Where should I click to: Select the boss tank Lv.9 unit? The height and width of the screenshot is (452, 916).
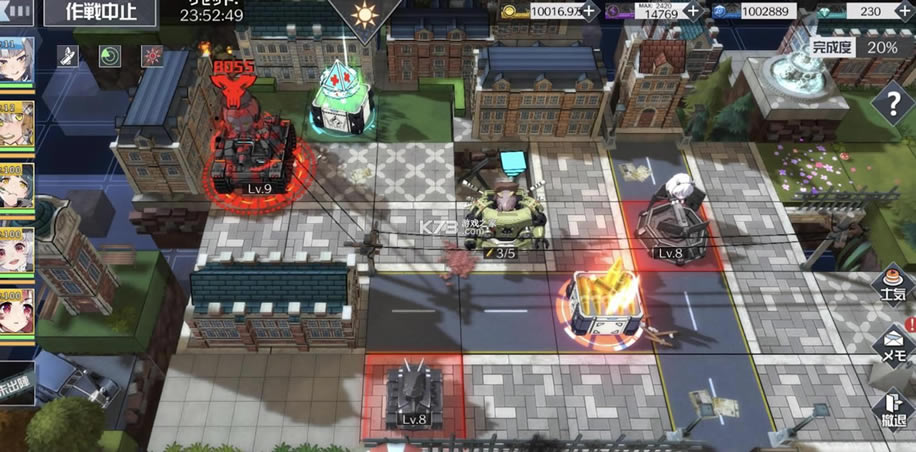pyautogui.click(x=251, y=160)
